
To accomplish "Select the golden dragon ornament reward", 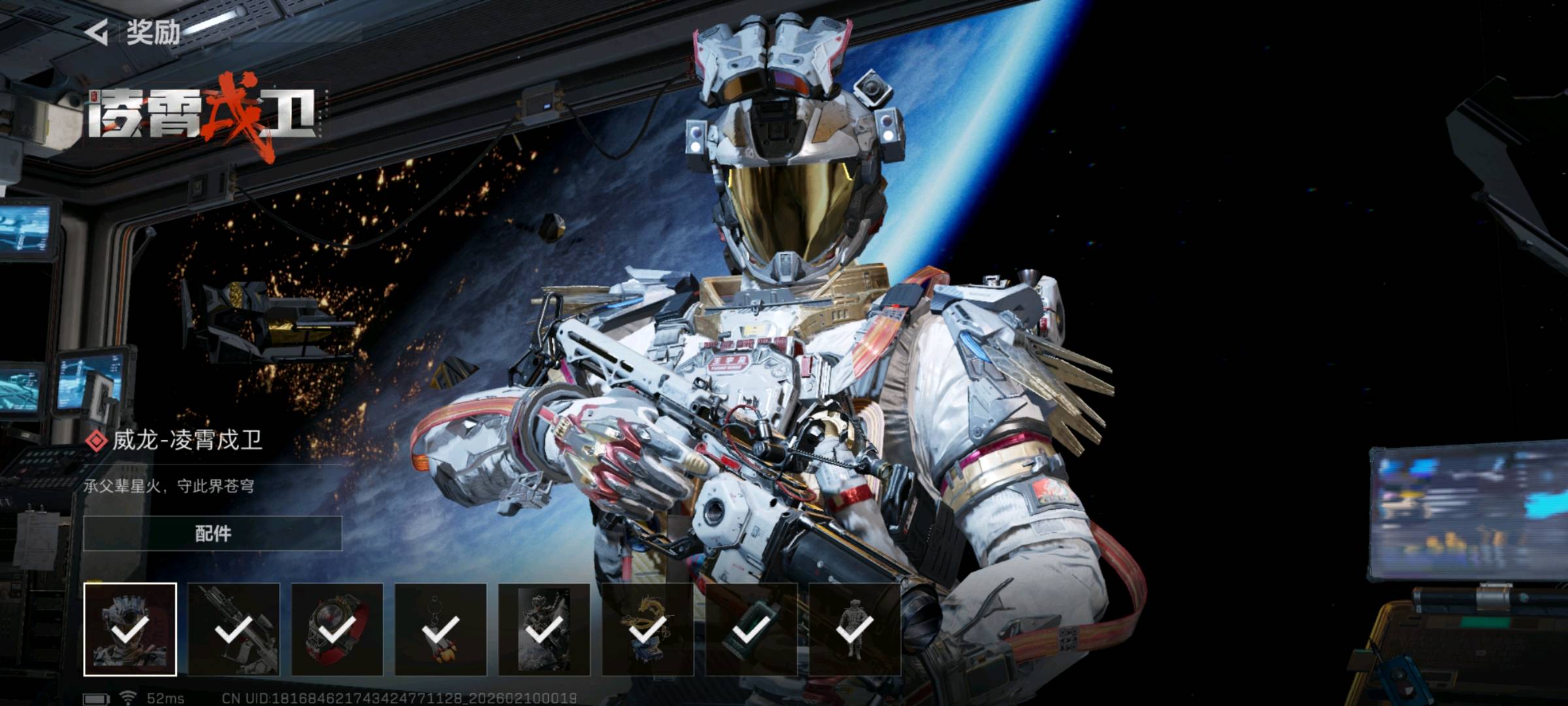I will click(x=647, y=629).
